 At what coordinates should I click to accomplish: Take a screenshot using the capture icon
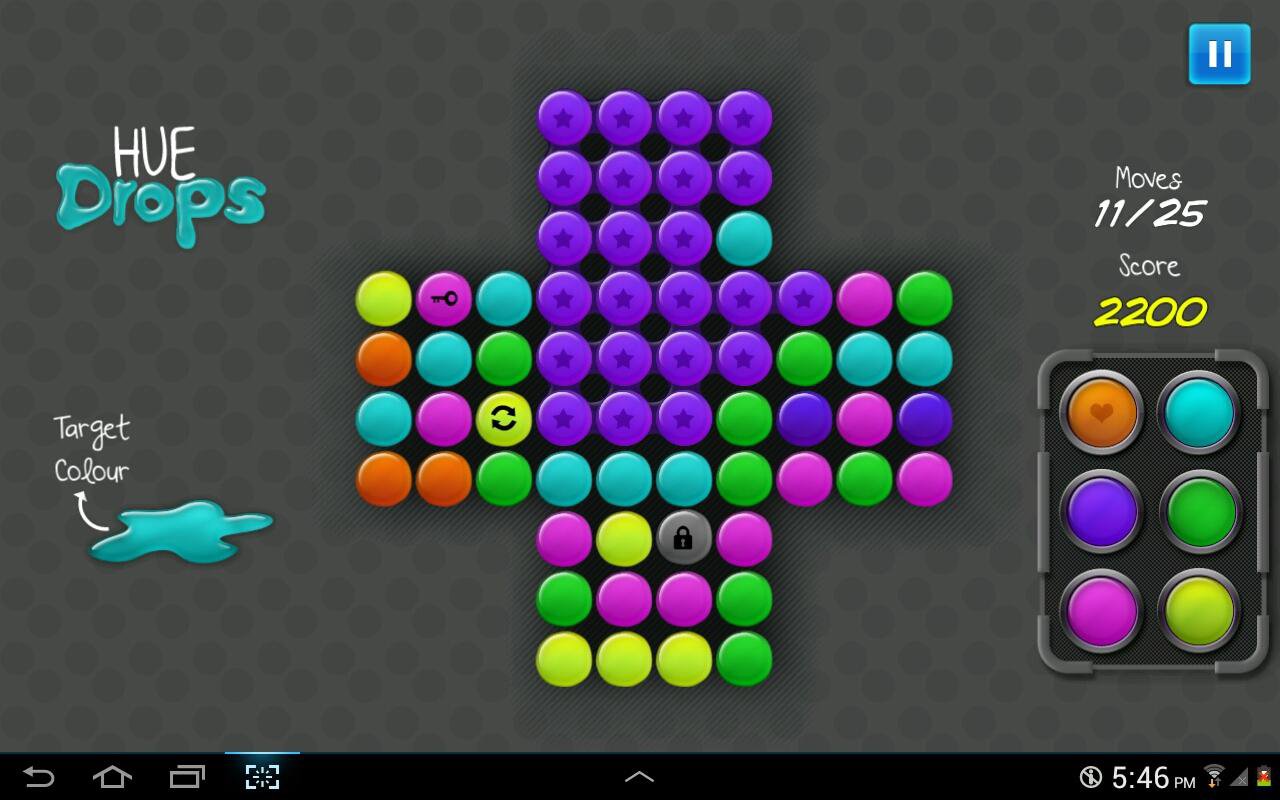262,777
